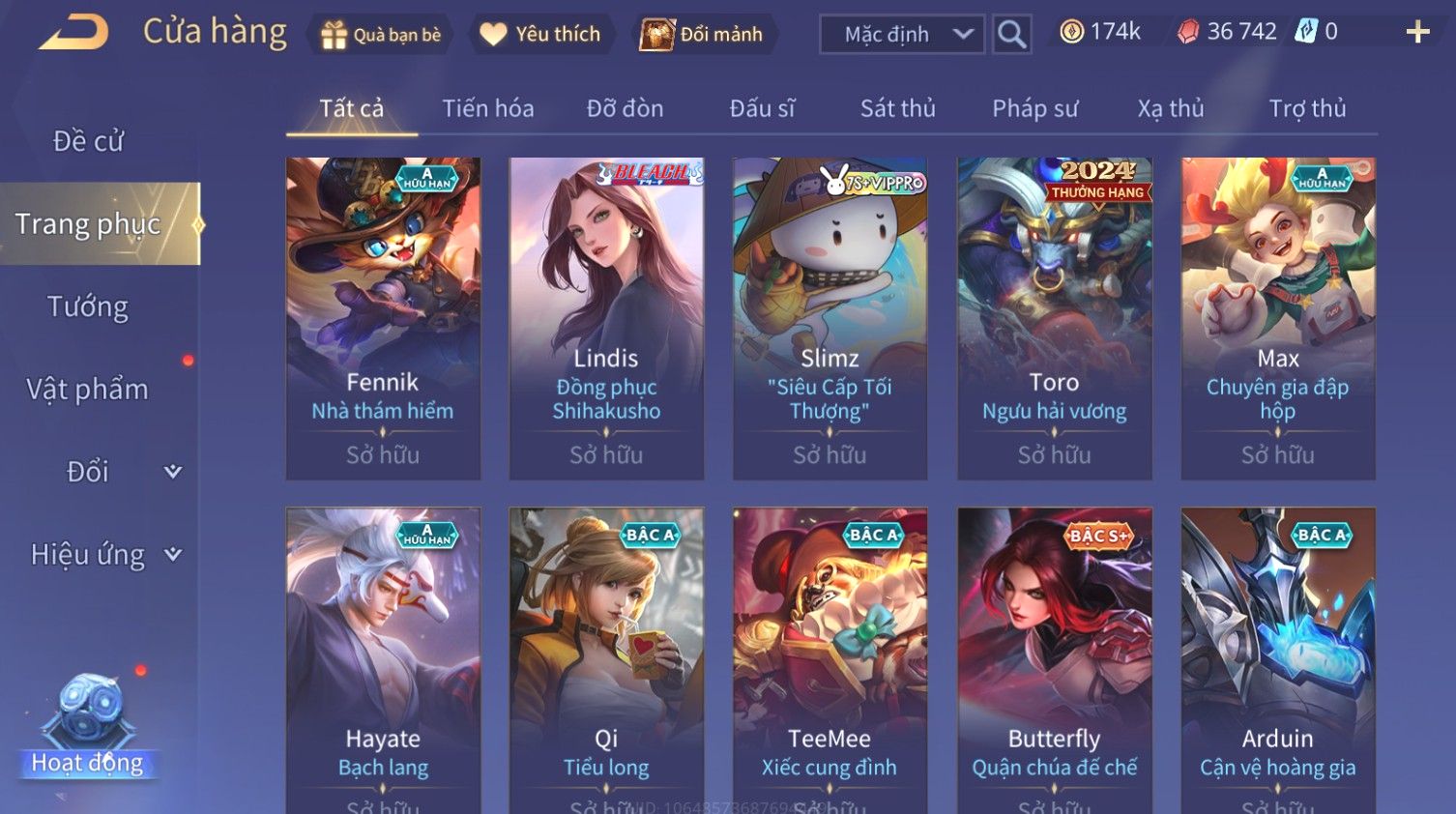Viewport: 1456px width, 814px height.
Task: Select the Pháp sư tab
Action: click(x=1034, y=108)
